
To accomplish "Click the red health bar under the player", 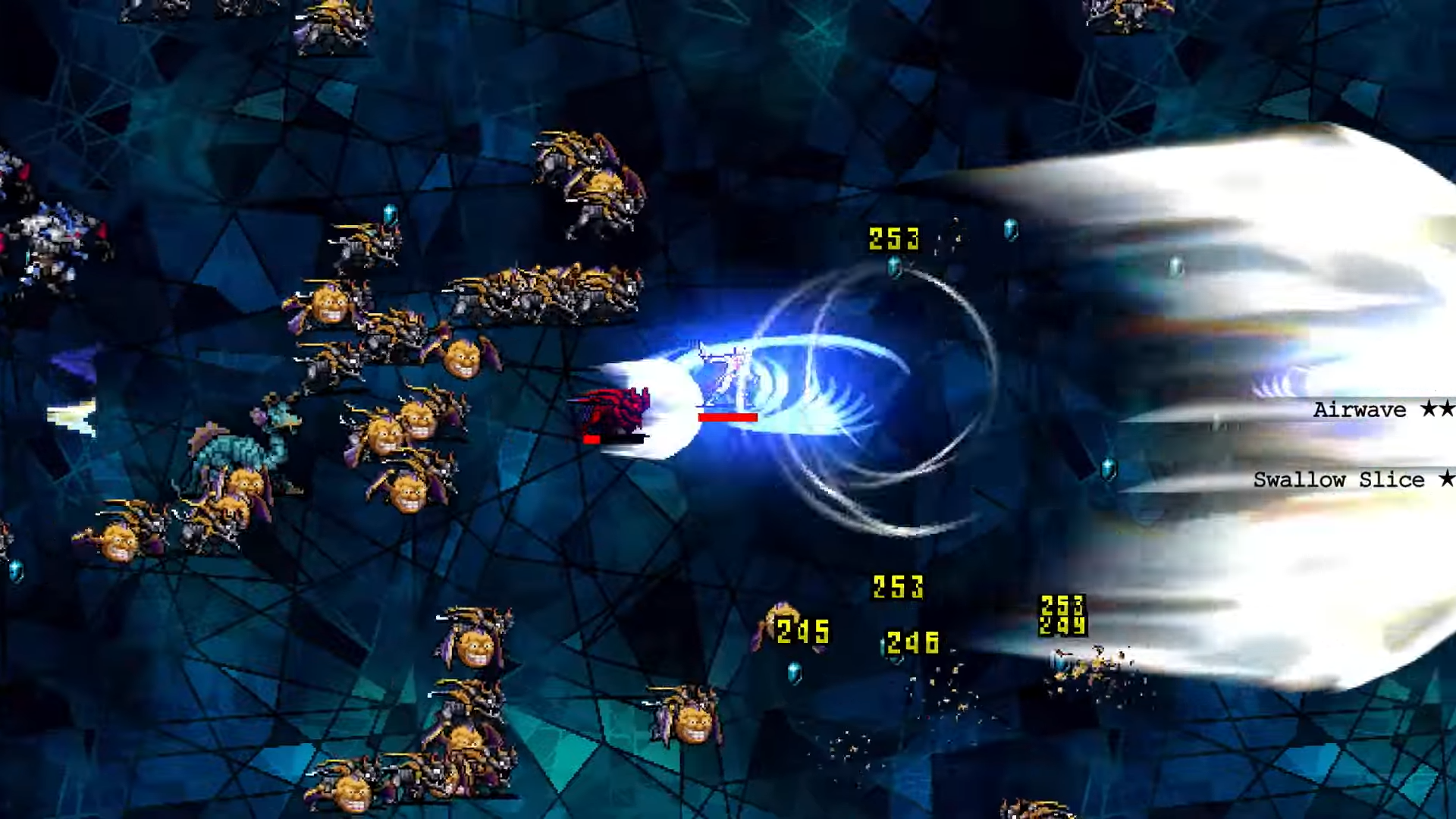I will click(x=726, y=416).
